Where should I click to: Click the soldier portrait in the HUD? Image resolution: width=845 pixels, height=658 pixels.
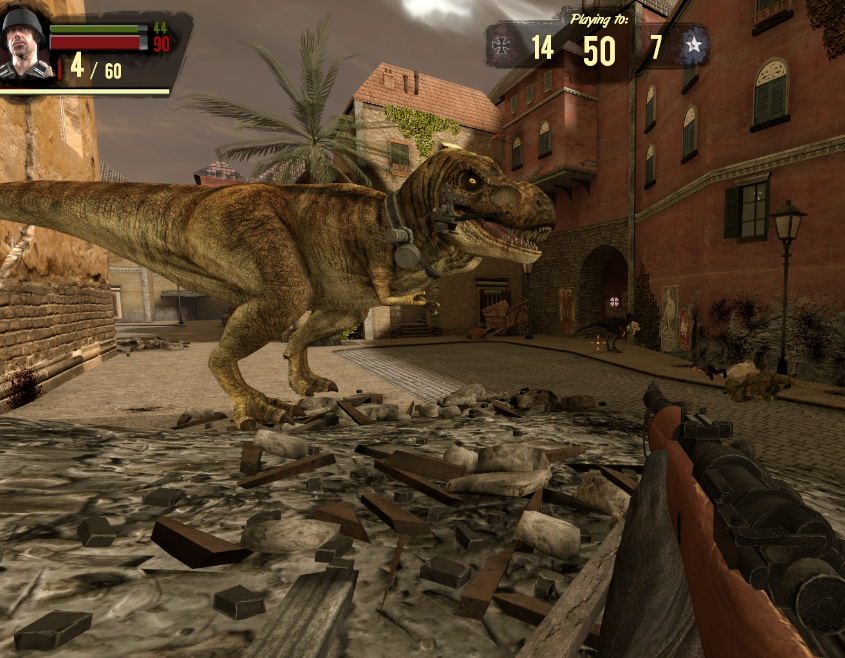[x=23, y=44]
